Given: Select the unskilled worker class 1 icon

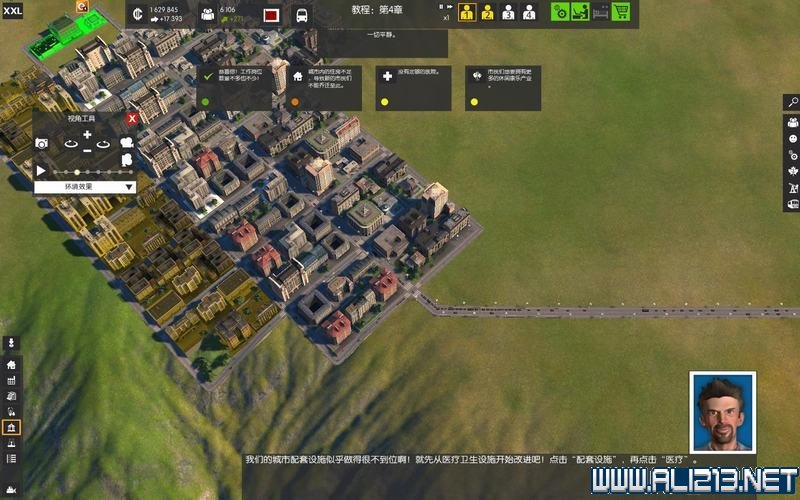Looking at the screenshot, I should [467, 12].
